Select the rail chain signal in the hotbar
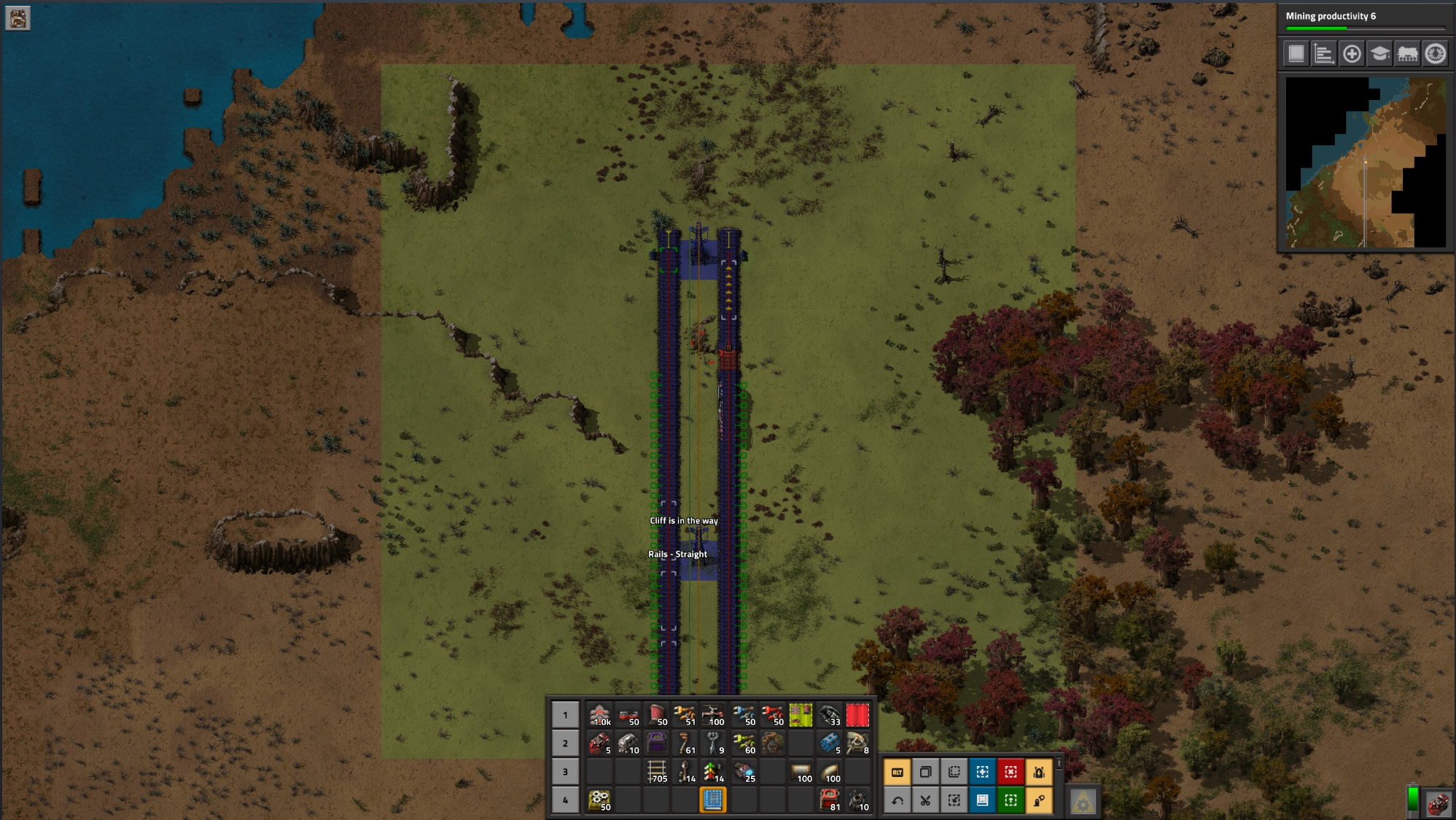The height and width of the screenshot is (820, 1456). click(x=712, y=770)
